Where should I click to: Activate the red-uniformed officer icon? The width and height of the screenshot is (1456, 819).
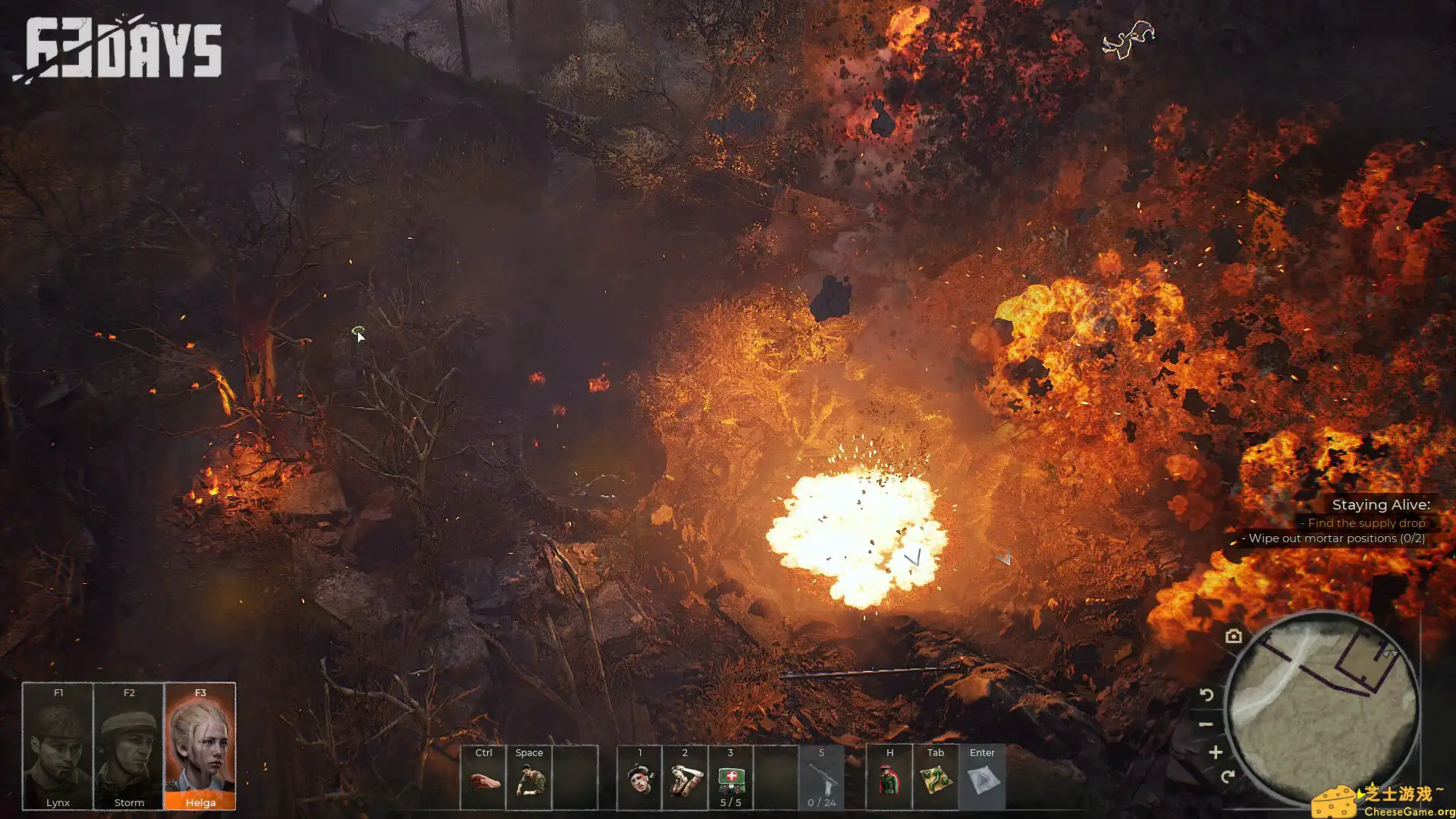click(890, 780)
